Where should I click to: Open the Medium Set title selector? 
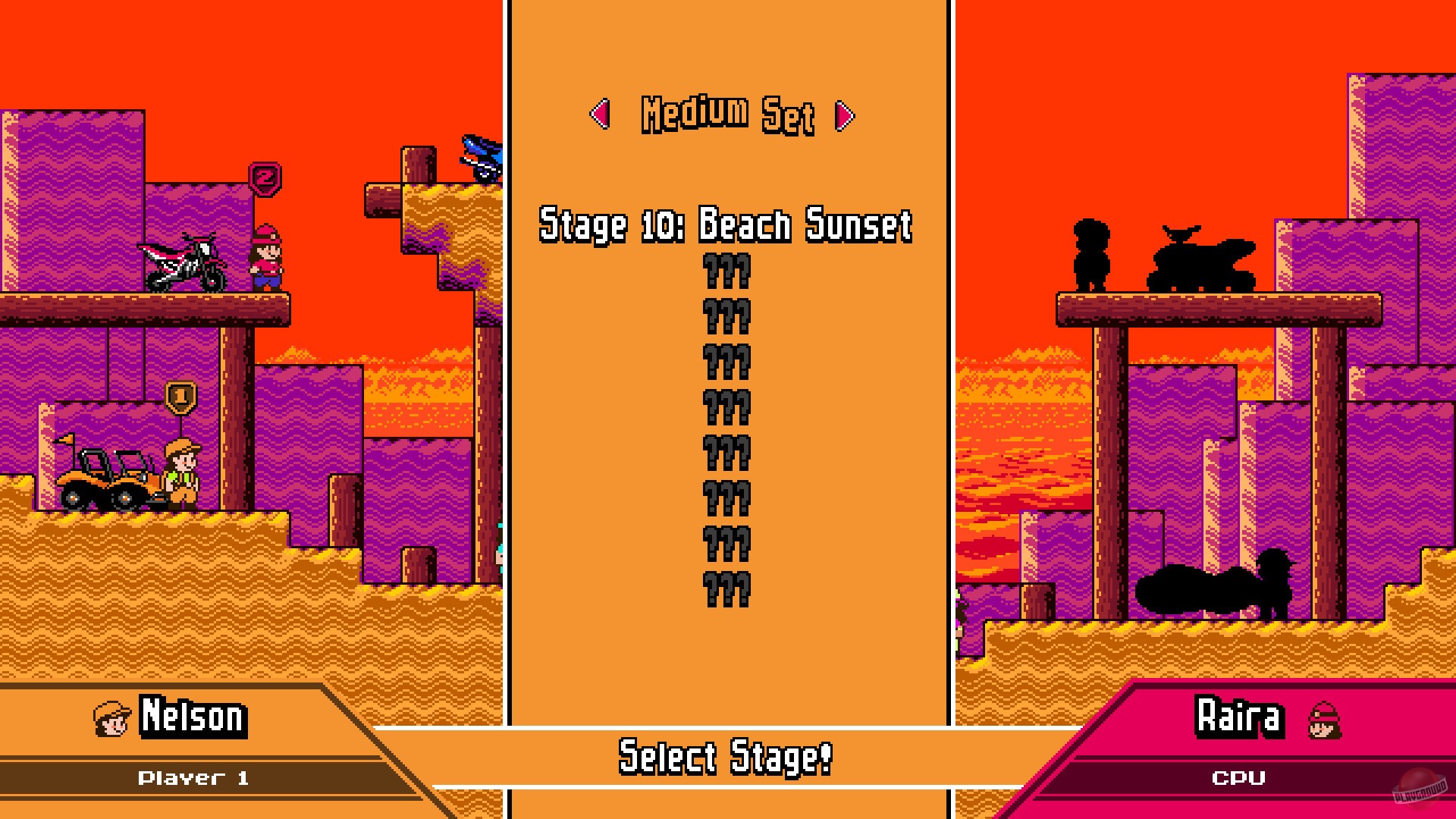[726, 114]
